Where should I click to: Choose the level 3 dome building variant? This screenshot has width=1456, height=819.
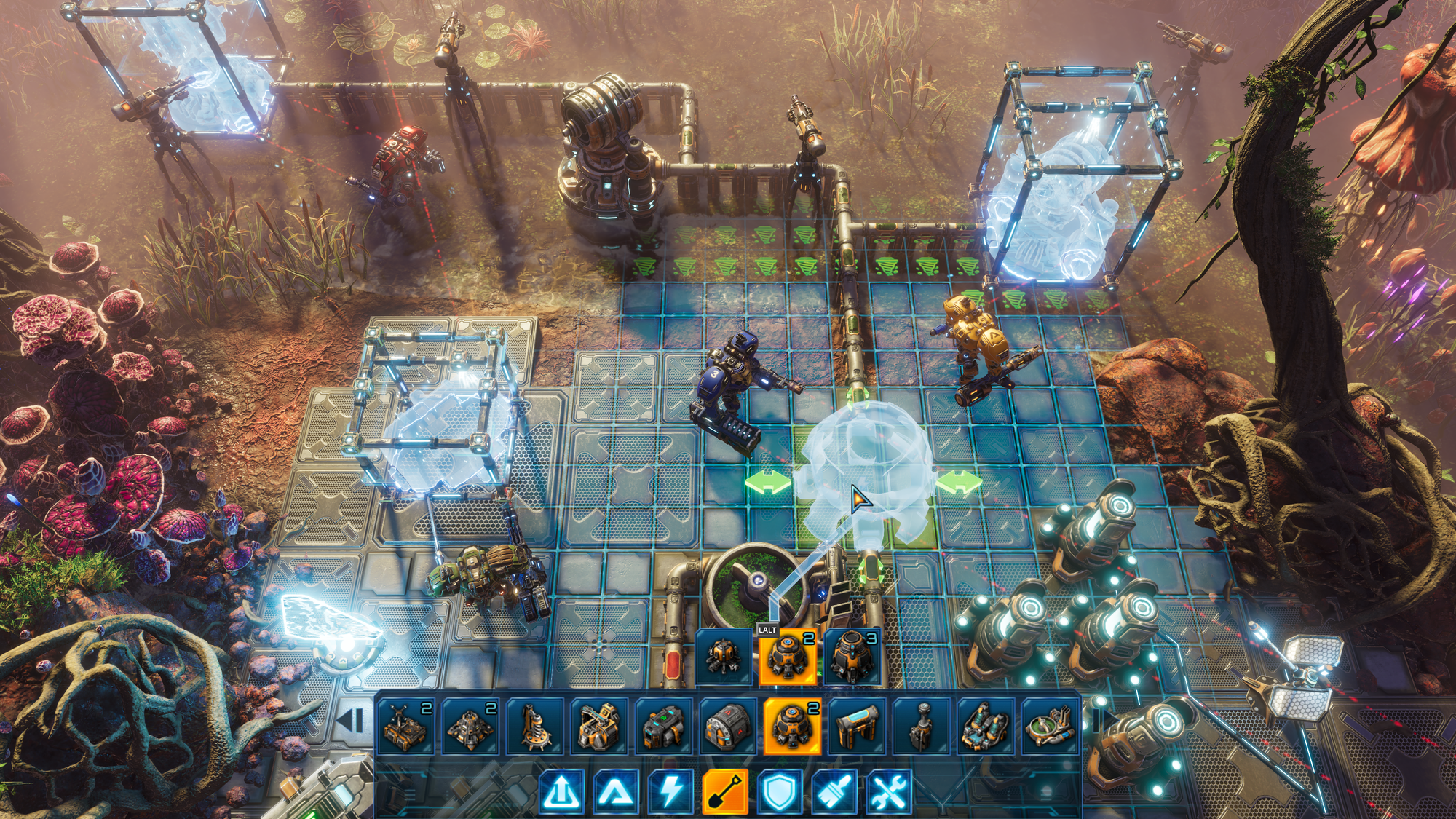click(852, 657)
